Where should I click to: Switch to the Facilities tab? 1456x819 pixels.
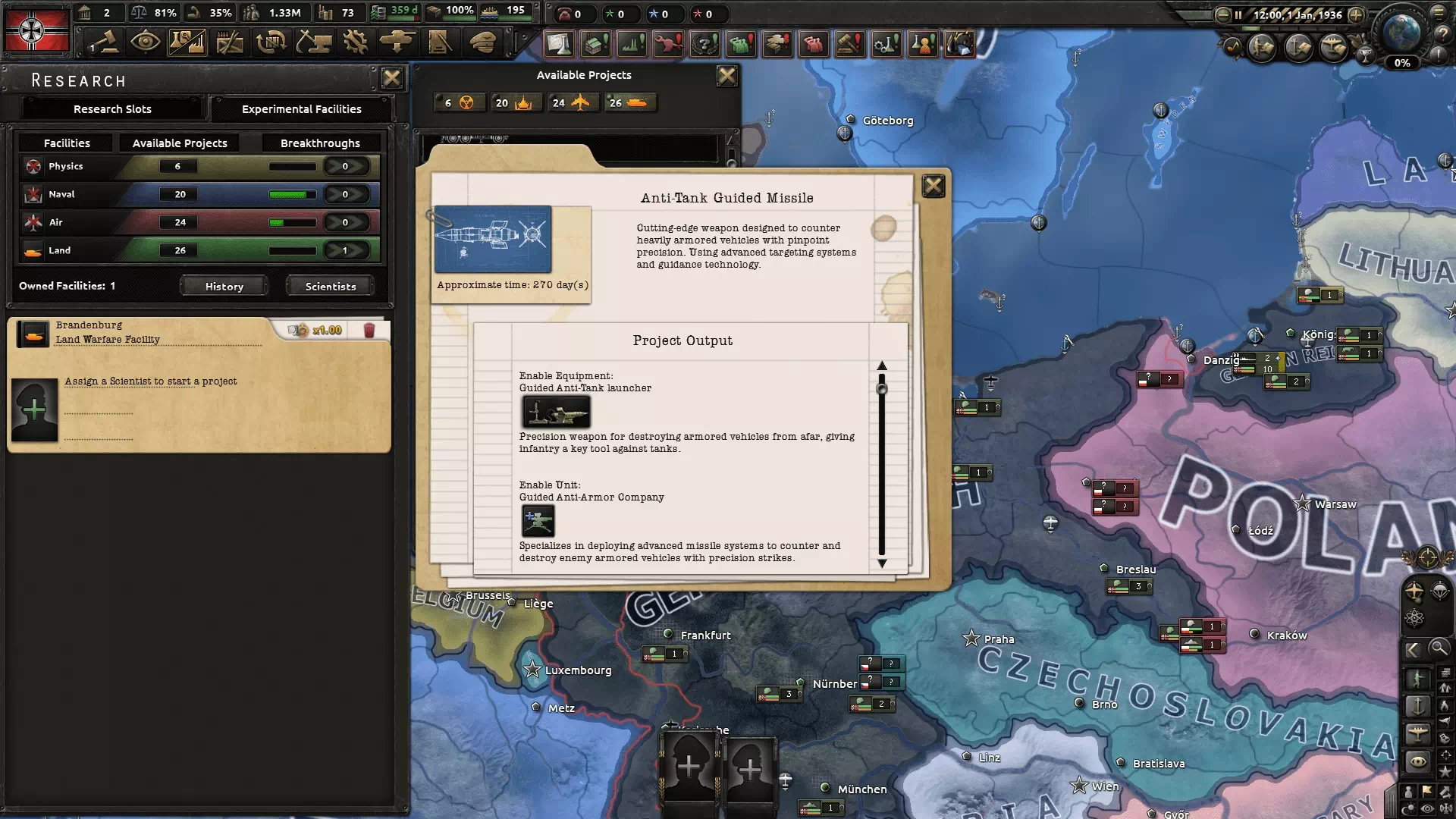pyautogui.click(x=67, y=143)
